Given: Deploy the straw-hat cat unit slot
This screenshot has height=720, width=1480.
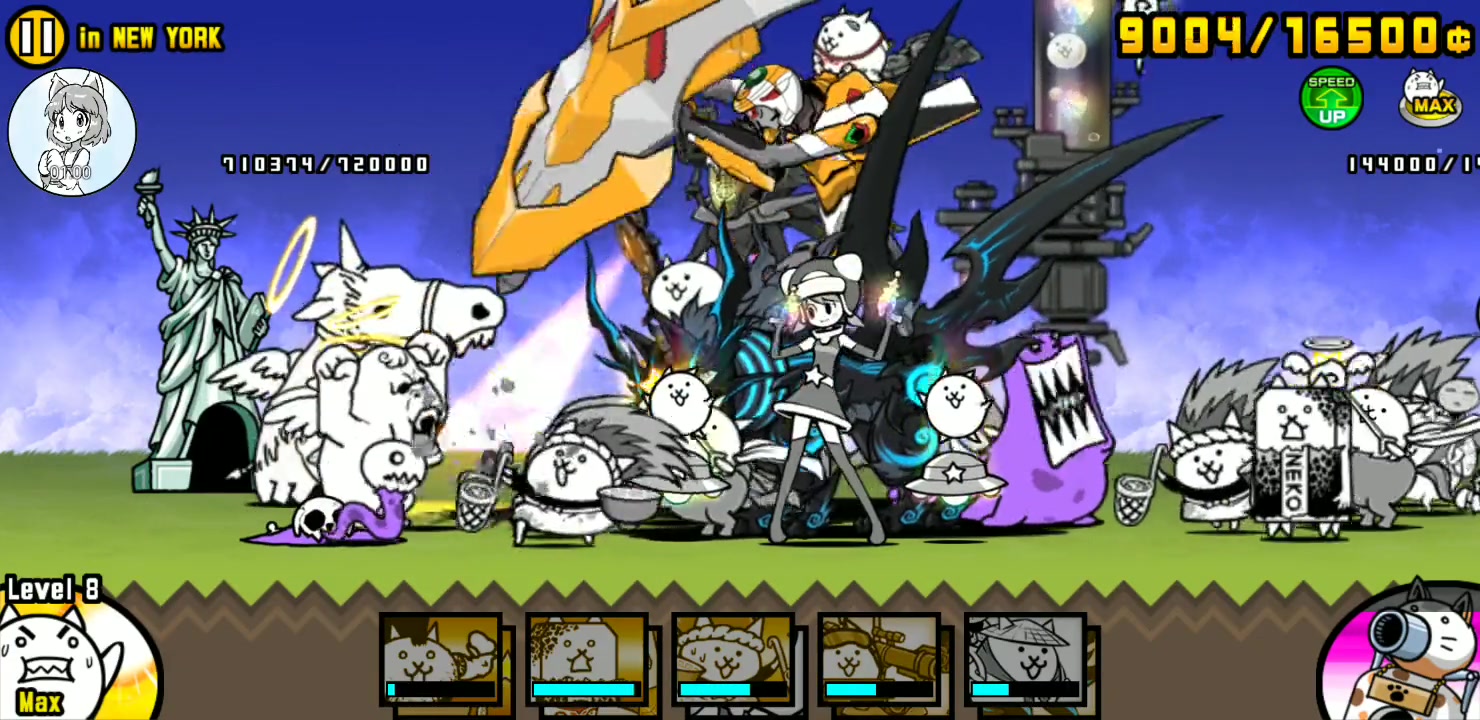Looking at the screenshot, I should point(1025,658).
